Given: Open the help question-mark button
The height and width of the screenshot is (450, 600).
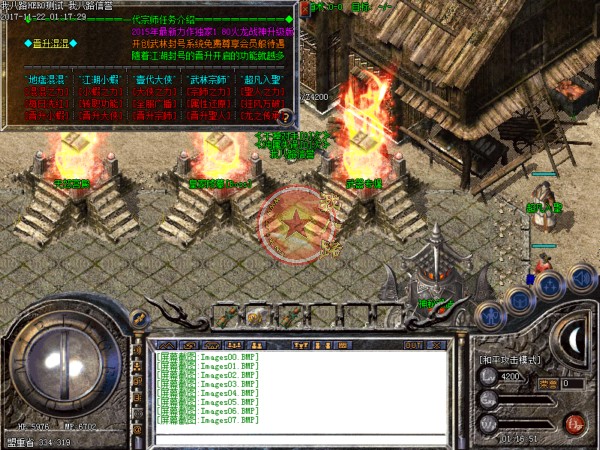Looking at the screenshot, I should (x=285, y=116).
